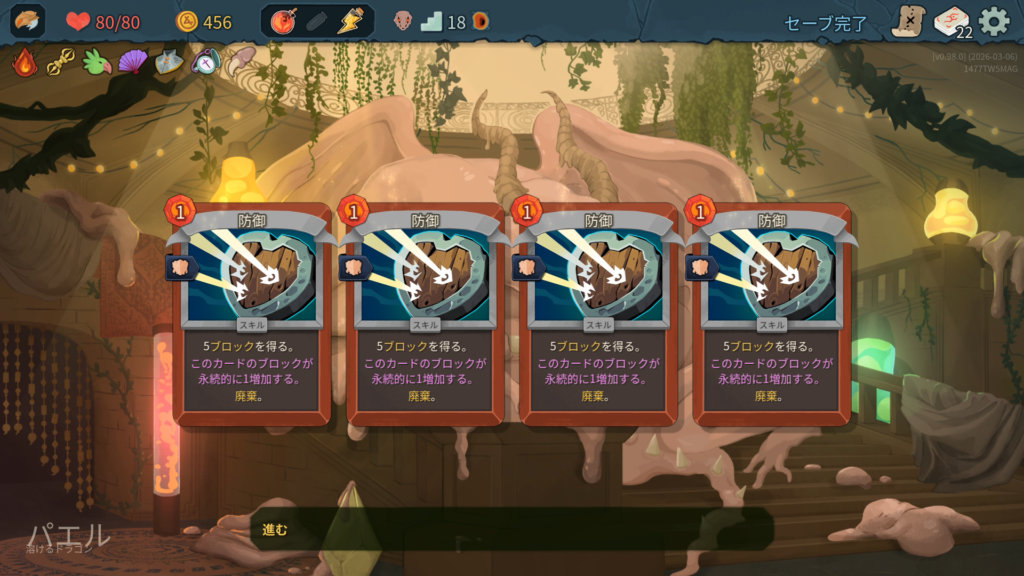Click the empty potion slot
1024x576 pixels.
[x=317, y=21]
